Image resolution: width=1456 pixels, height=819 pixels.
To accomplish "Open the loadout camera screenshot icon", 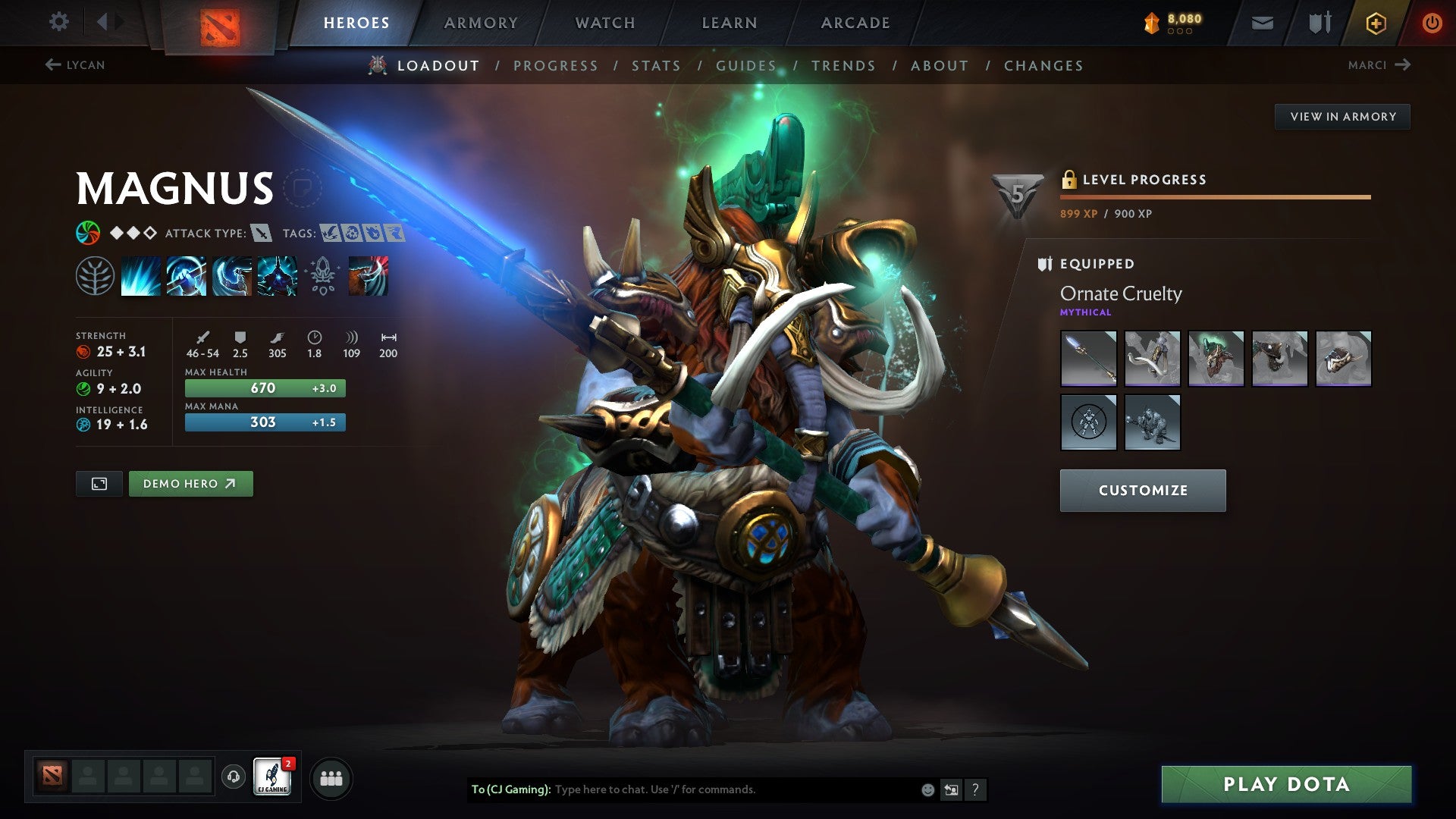I will pos(99,483).
